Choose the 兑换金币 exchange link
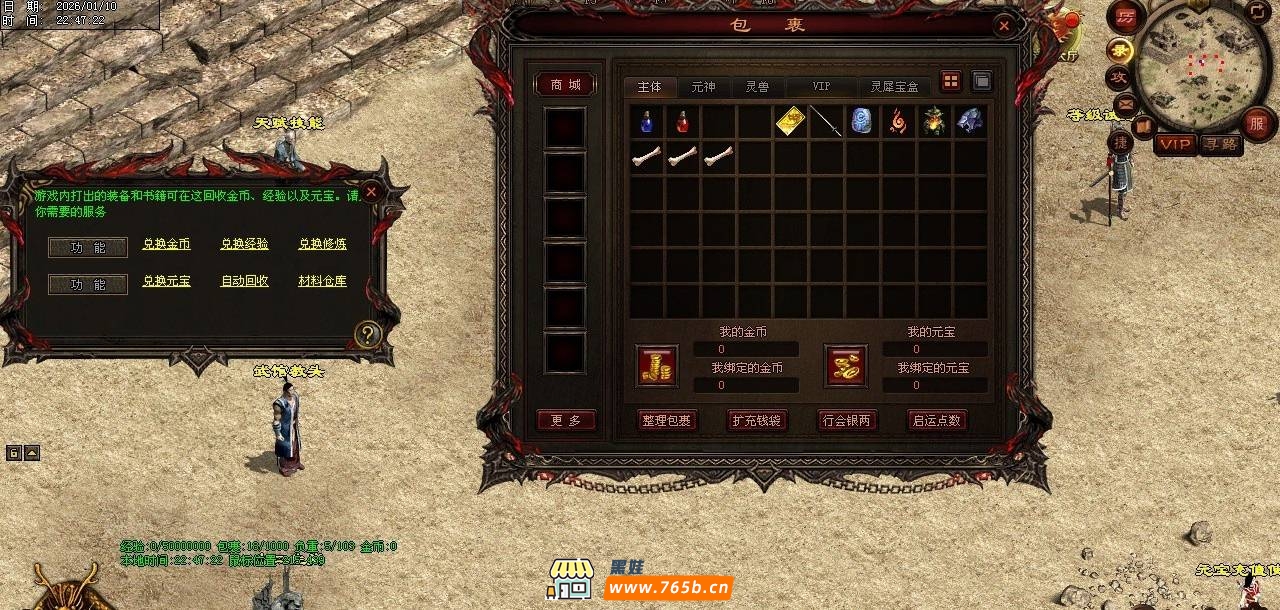 point(166,245)
